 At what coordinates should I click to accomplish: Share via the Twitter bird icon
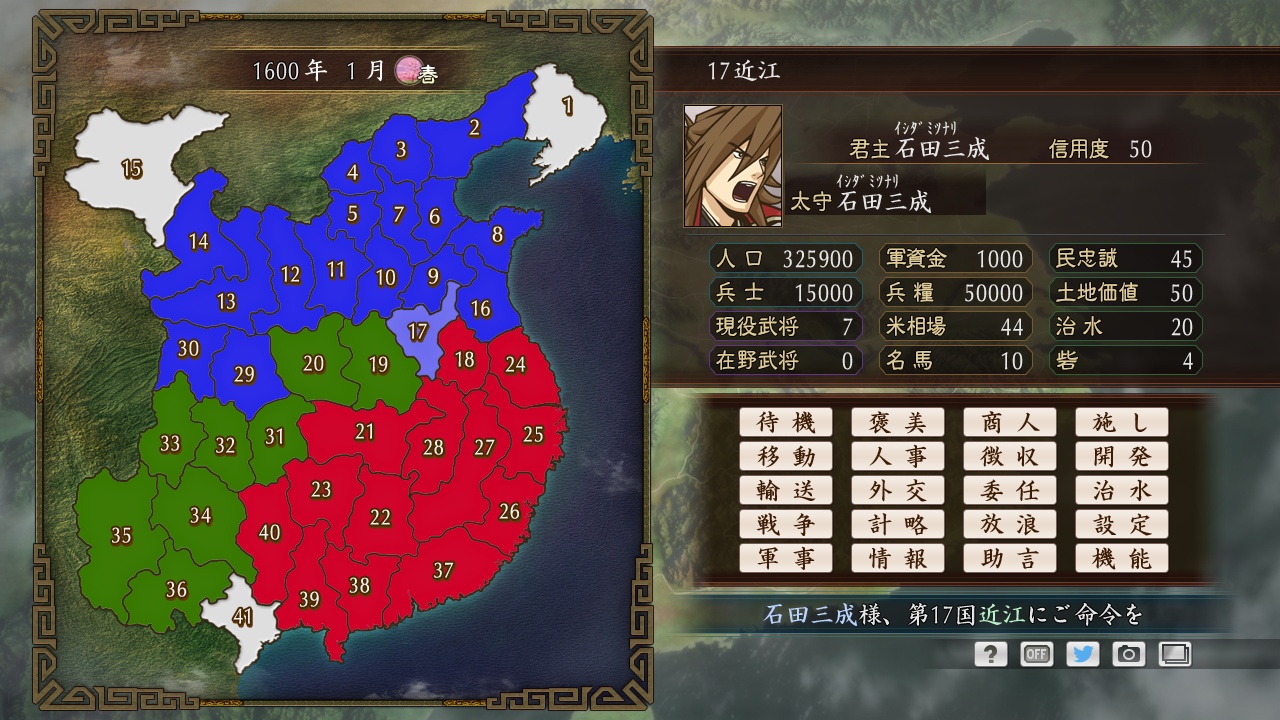click(x=1083, y=654)
